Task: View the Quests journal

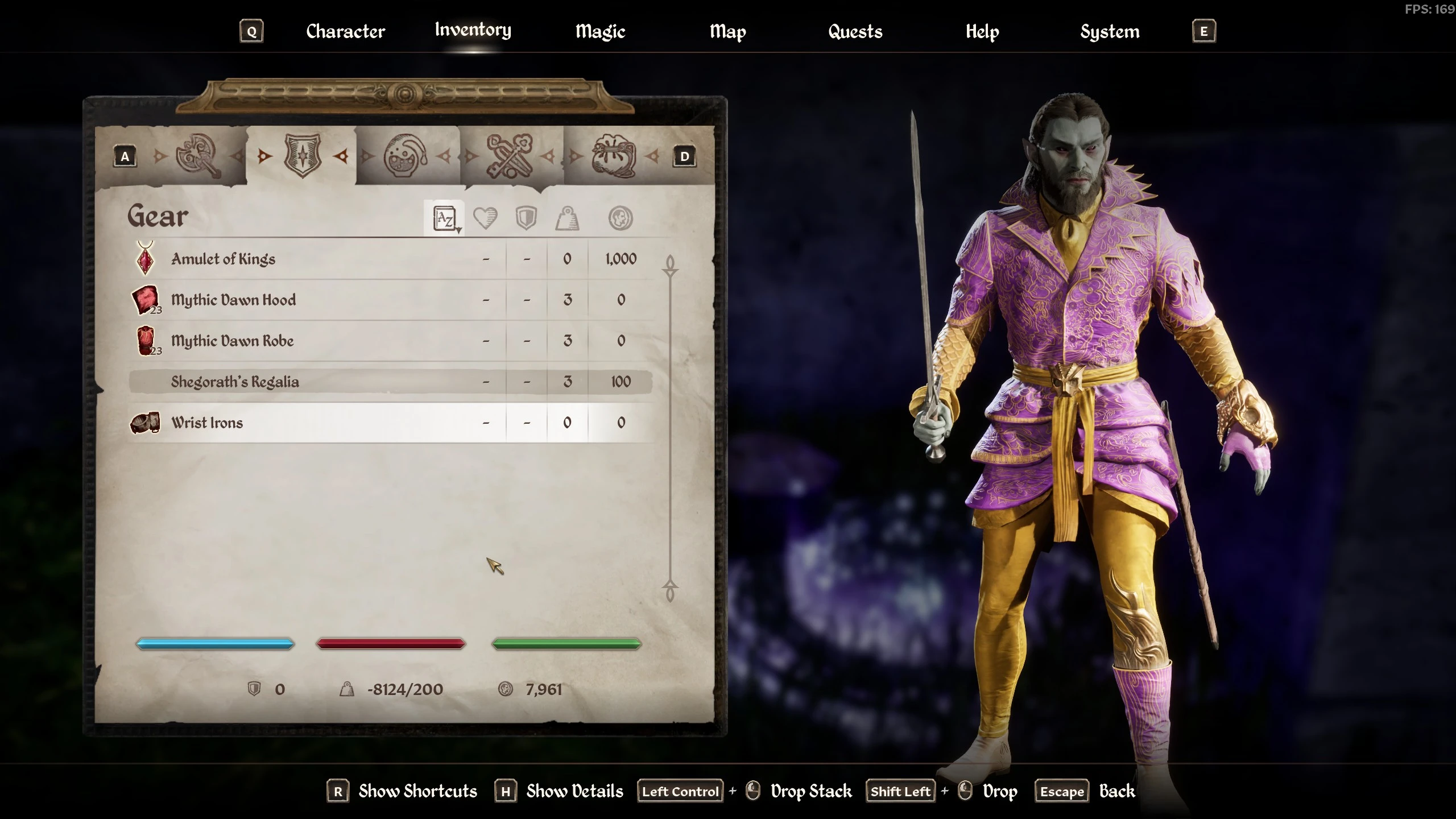Action: (855, 31)
